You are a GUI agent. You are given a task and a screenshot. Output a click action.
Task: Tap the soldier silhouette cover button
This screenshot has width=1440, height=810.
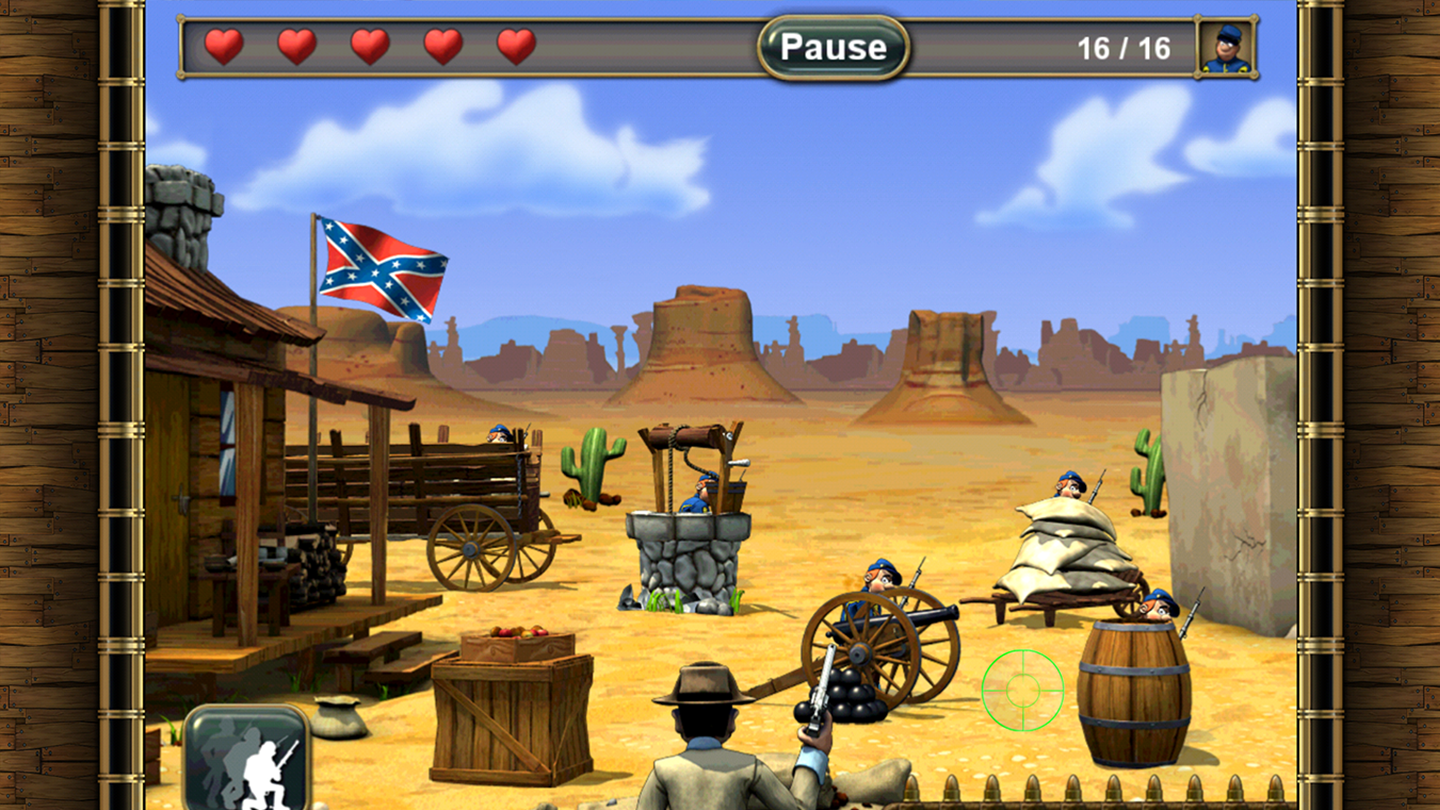(x=247, y=757)
